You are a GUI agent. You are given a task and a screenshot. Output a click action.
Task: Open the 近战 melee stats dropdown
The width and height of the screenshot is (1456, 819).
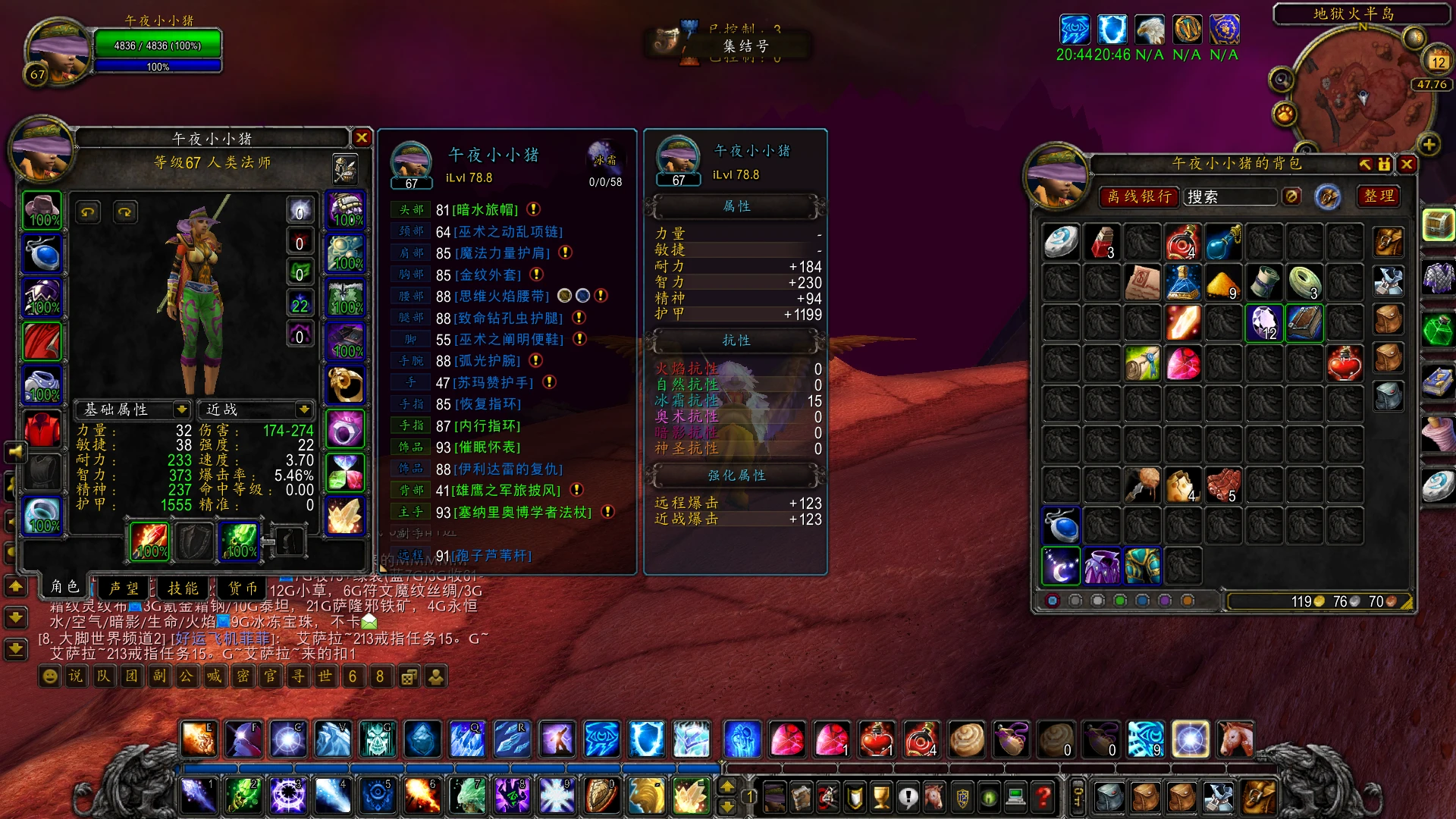pyautogui.click(x=304, y=409)
